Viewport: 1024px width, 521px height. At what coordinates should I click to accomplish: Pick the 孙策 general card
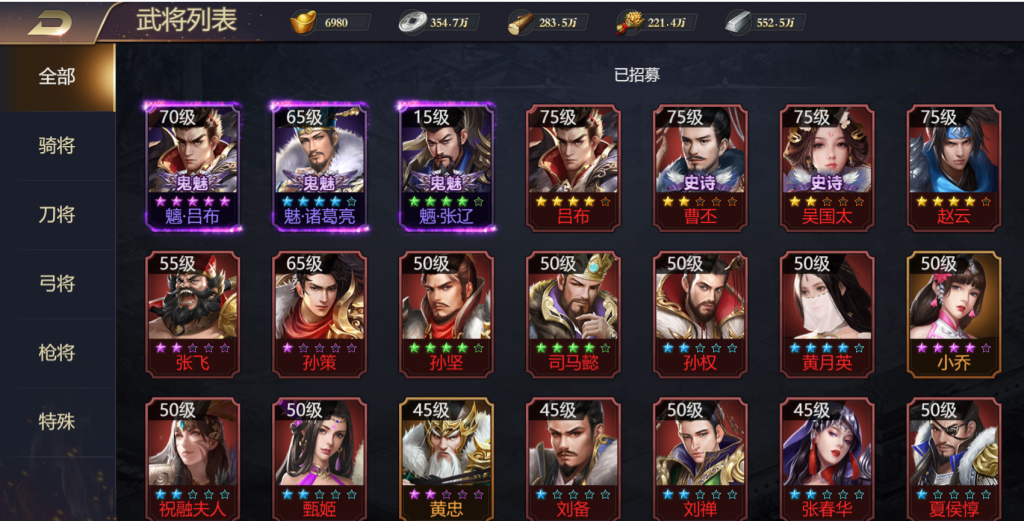point(320,313)
